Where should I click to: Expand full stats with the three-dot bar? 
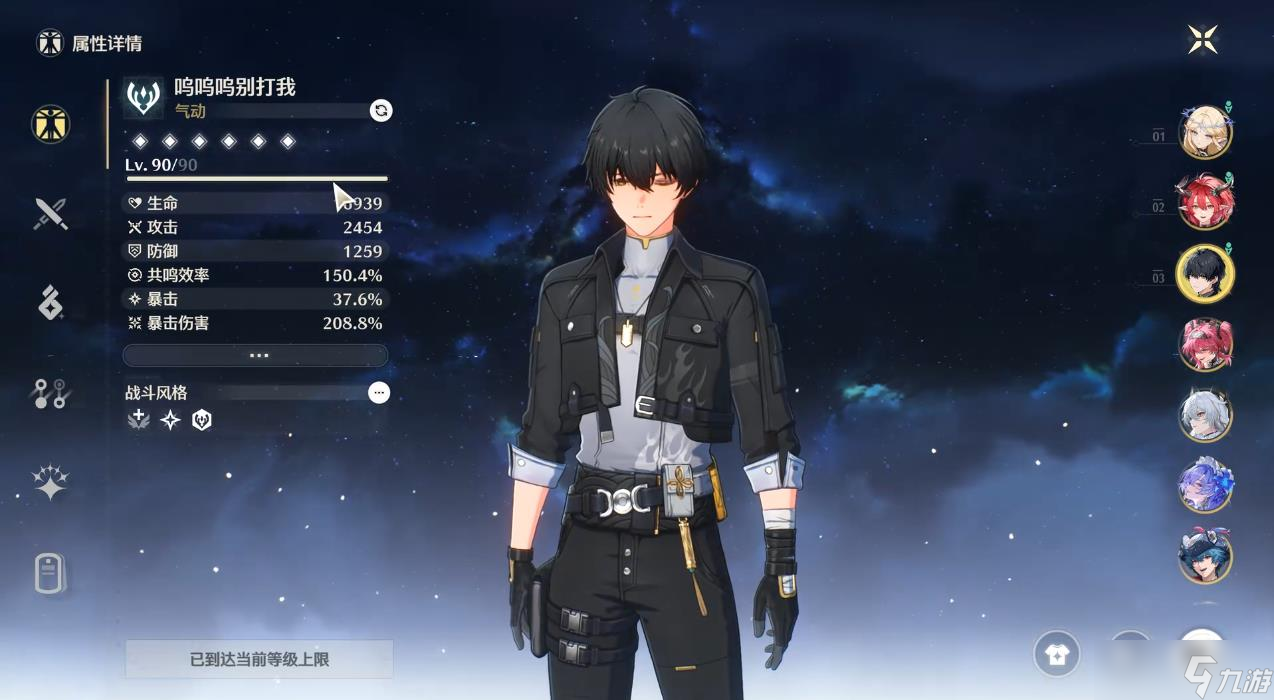[255, 355]
